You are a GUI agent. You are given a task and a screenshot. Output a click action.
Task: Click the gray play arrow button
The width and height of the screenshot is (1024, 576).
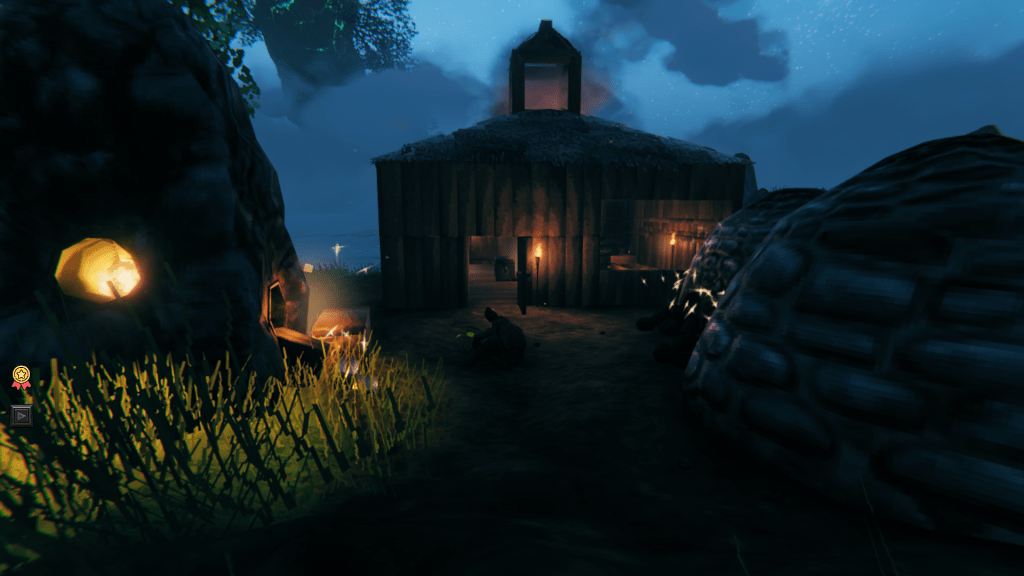point(21,414)
